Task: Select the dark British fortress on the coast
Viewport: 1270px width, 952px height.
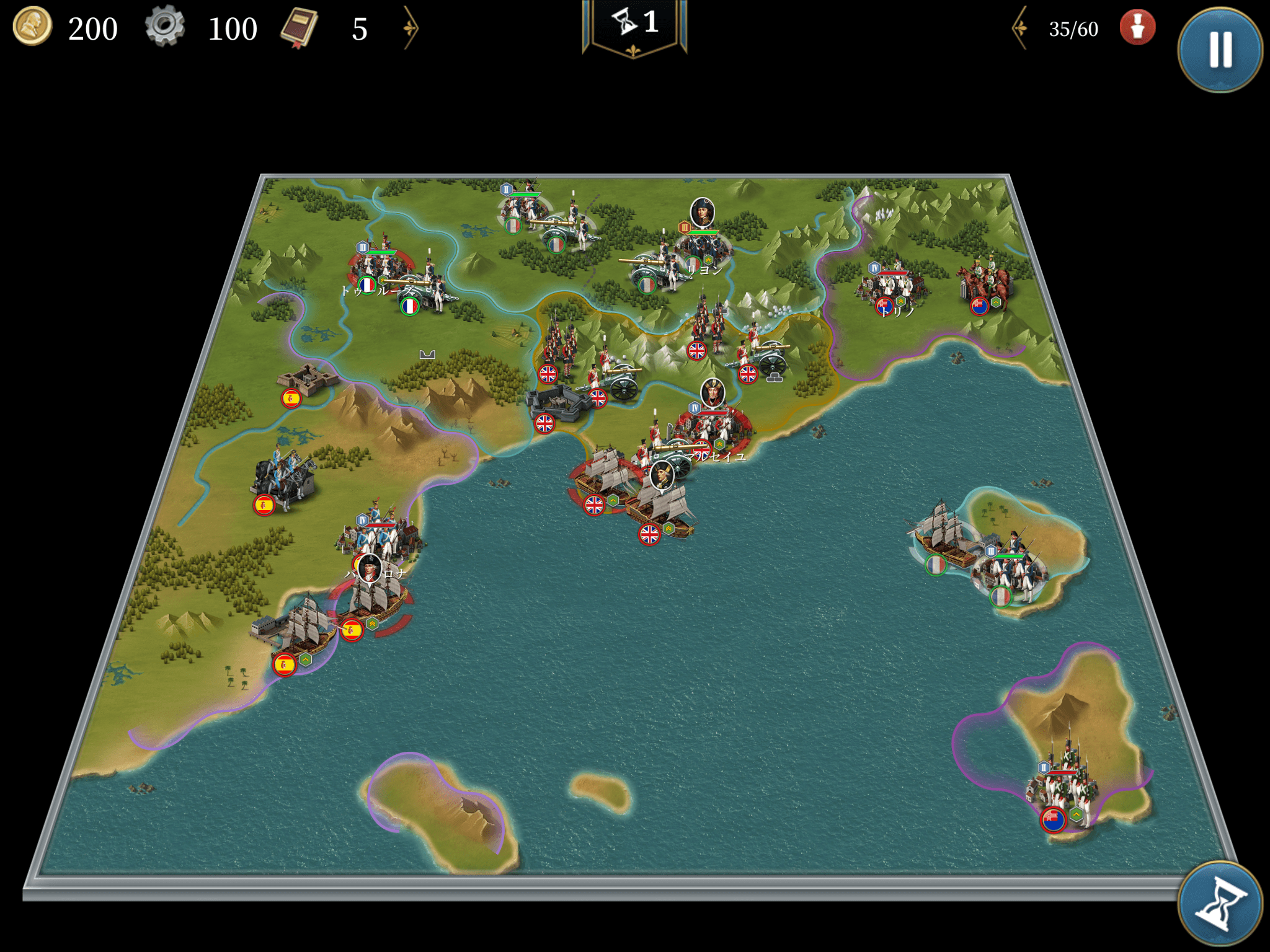Action: pos(558,403)
